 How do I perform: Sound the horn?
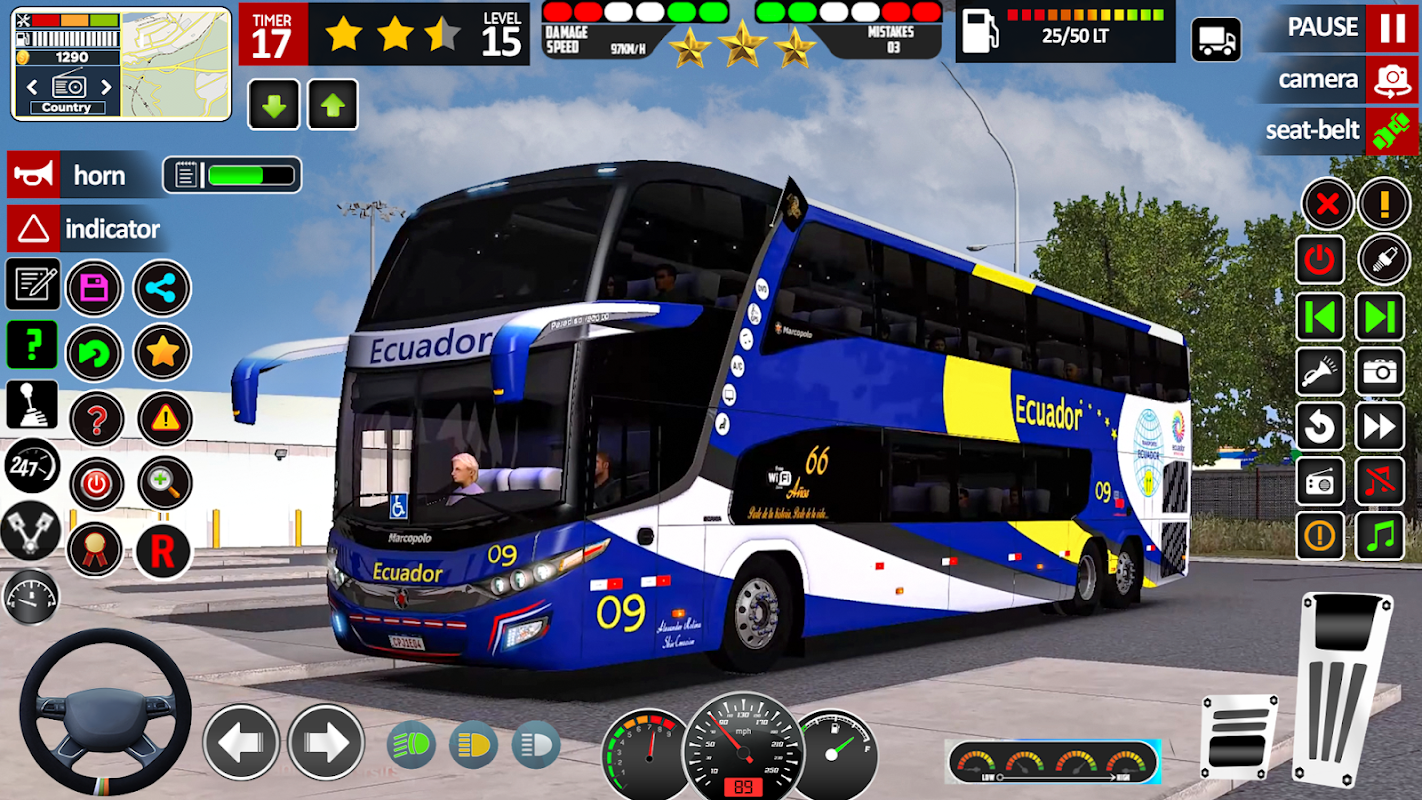pos(33,176)
